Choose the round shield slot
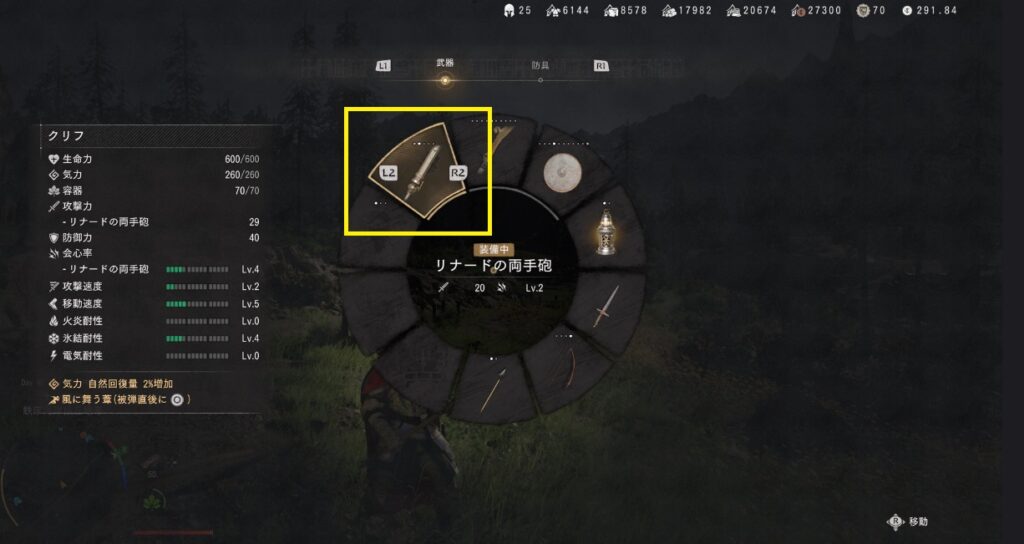The image size is (1024, 544). pos(563,173)
